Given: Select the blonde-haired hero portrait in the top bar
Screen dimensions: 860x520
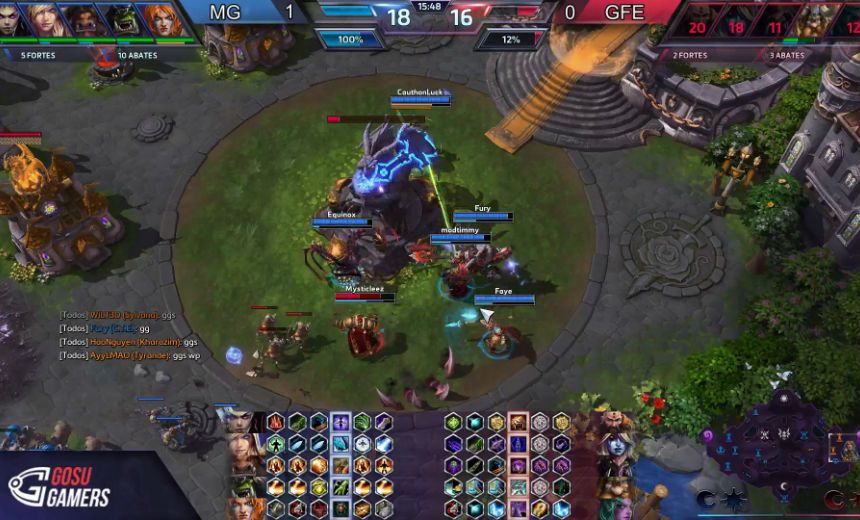Looking at the screenshot, I should [x=45, y=18].
